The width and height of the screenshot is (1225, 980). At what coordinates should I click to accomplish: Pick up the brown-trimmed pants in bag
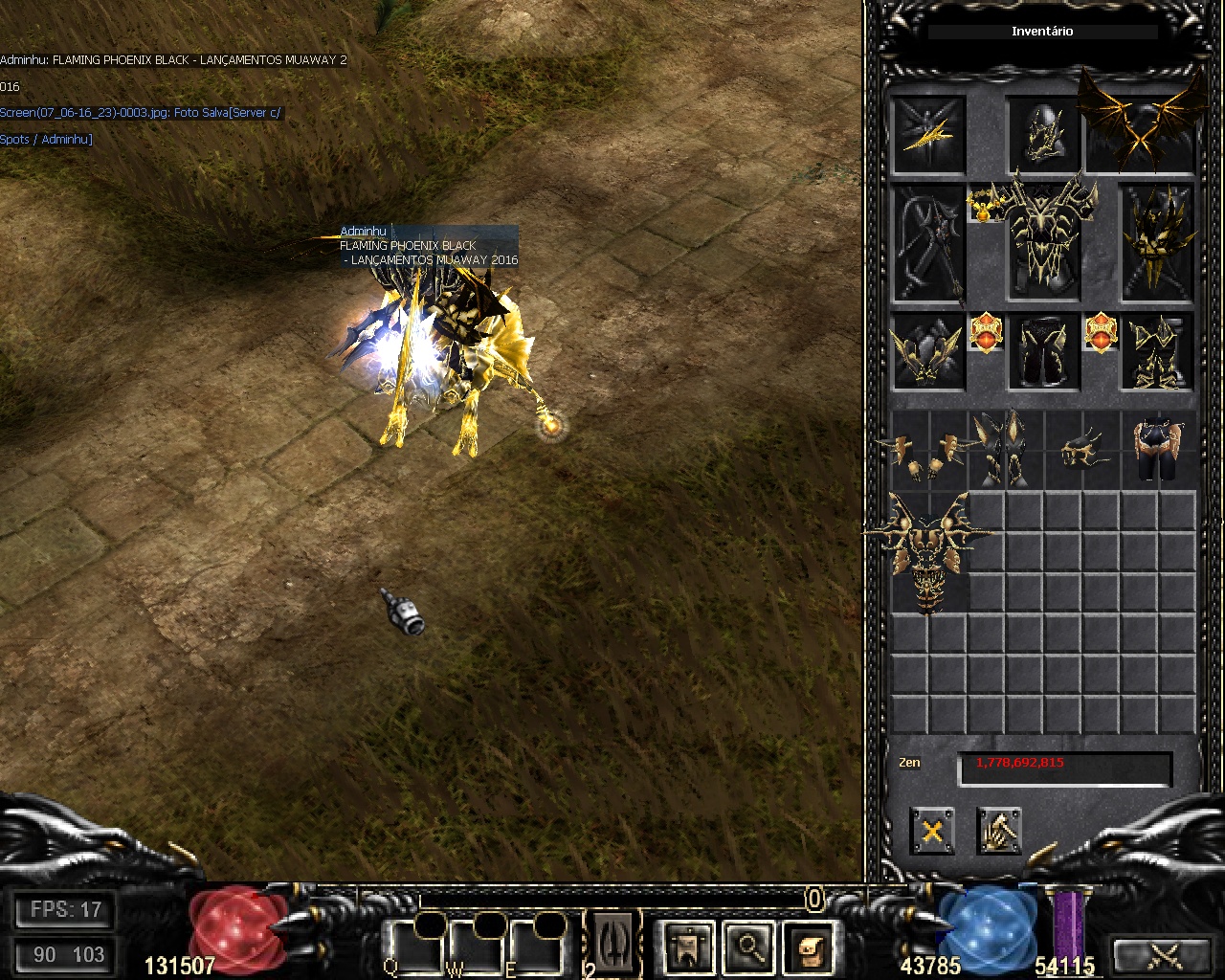point(1158,448)
